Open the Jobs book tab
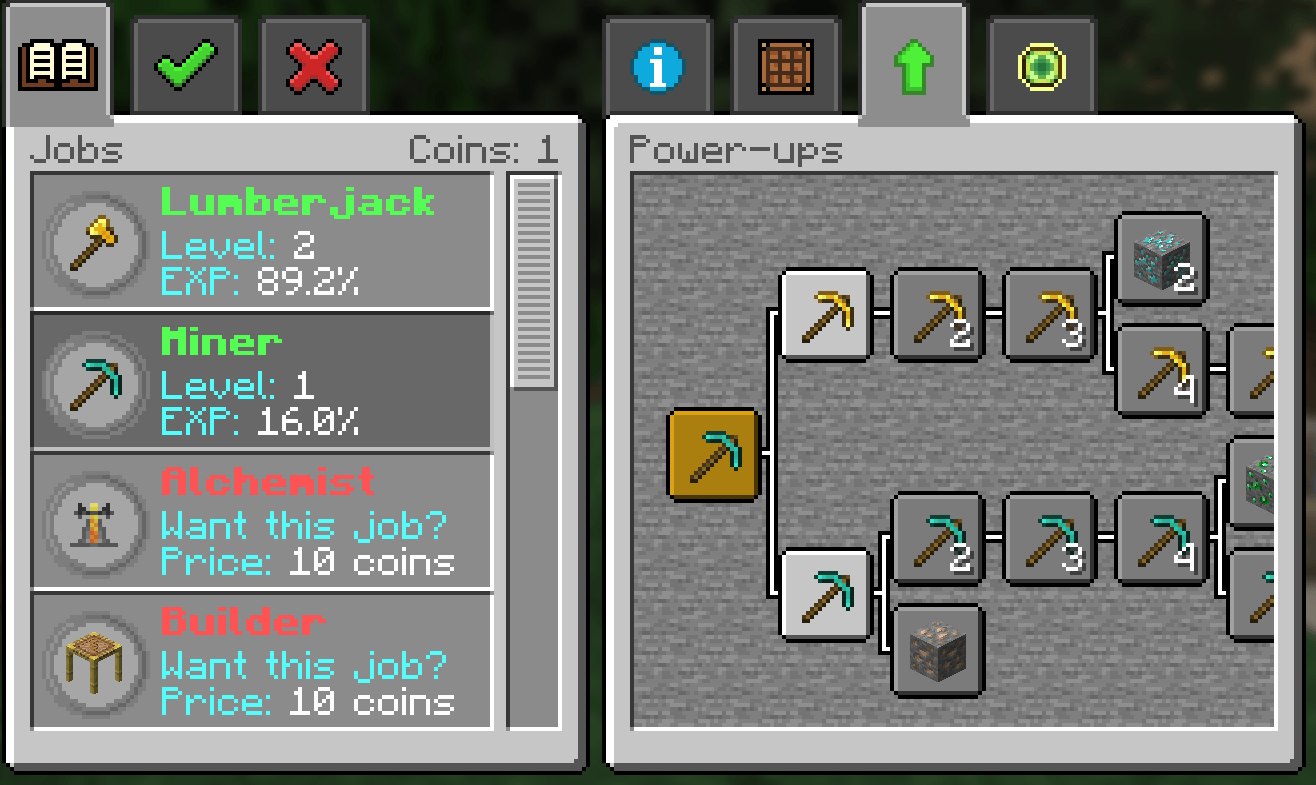Viewport: 1316px width, 785px height. point(56,63)
